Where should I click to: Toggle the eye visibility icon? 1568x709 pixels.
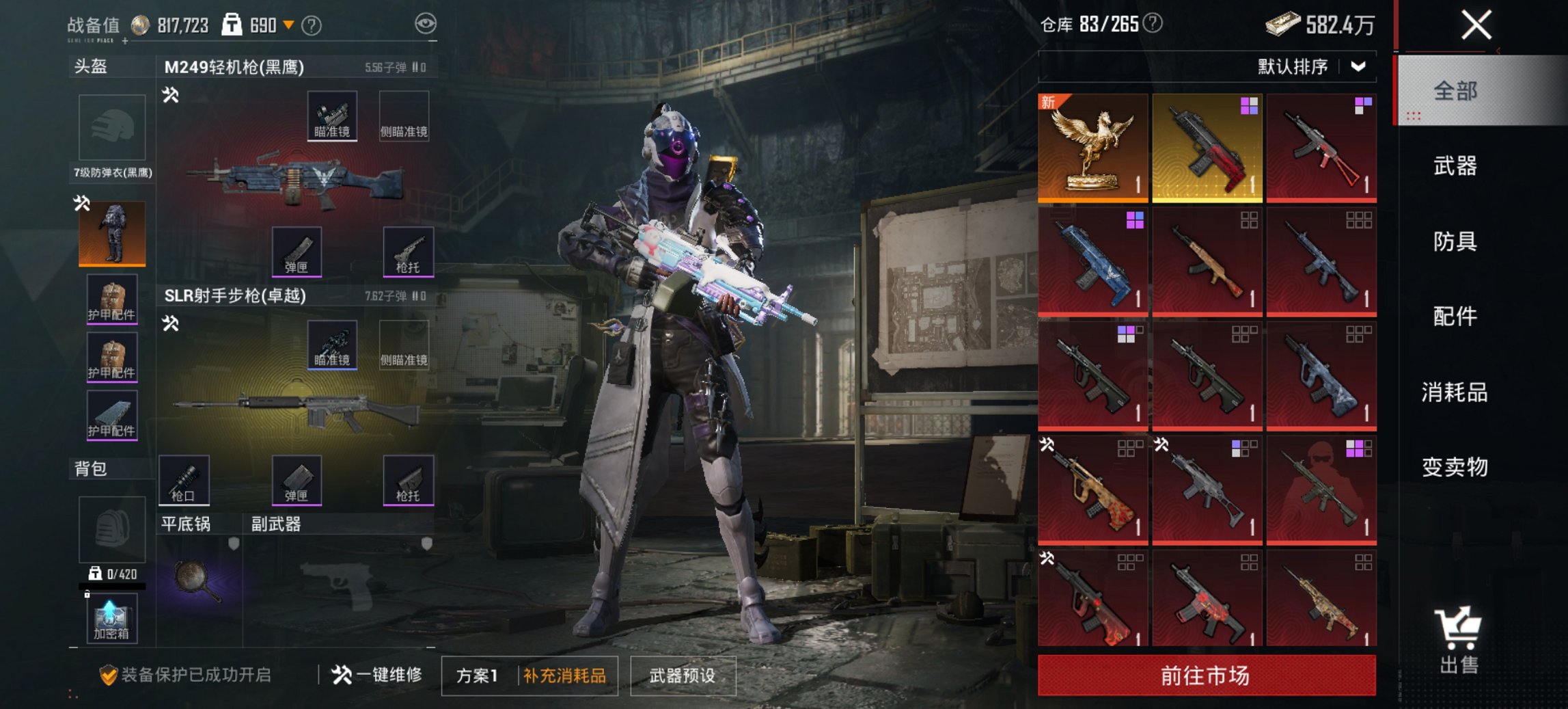click(x=425, y=24)
